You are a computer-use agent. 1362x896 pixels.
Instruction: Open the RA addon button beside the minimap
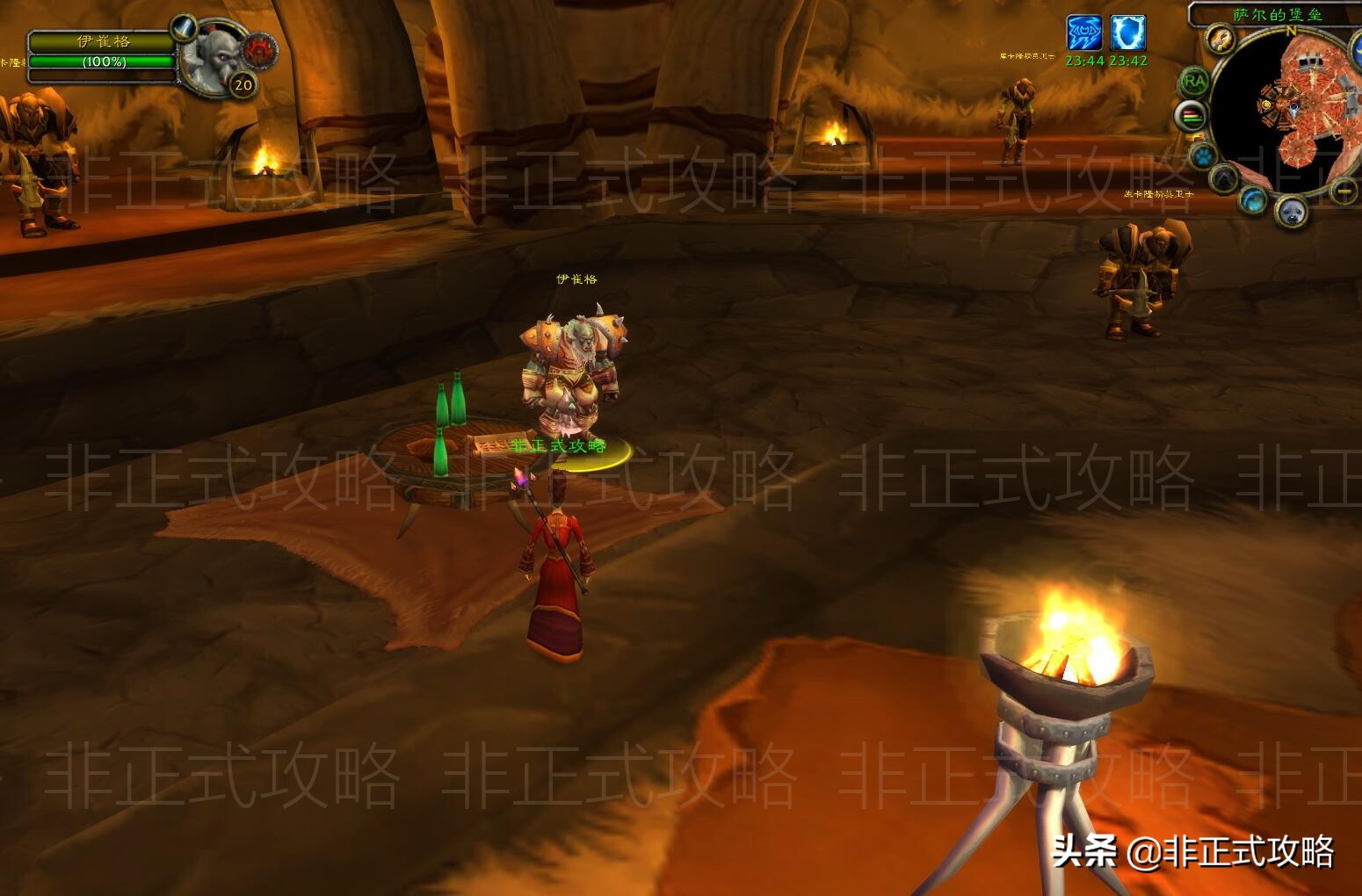[1193, 81]
